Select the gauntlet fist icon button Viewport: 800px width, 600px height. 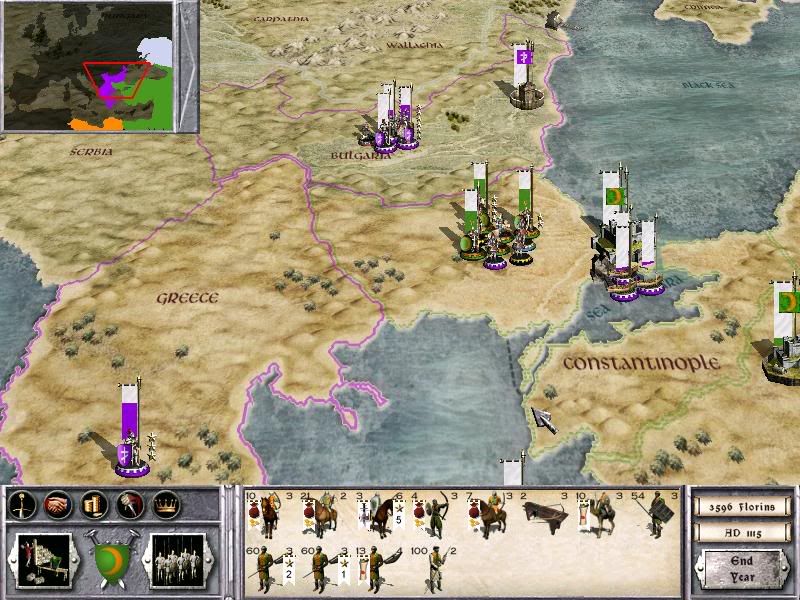click(129, 505)
